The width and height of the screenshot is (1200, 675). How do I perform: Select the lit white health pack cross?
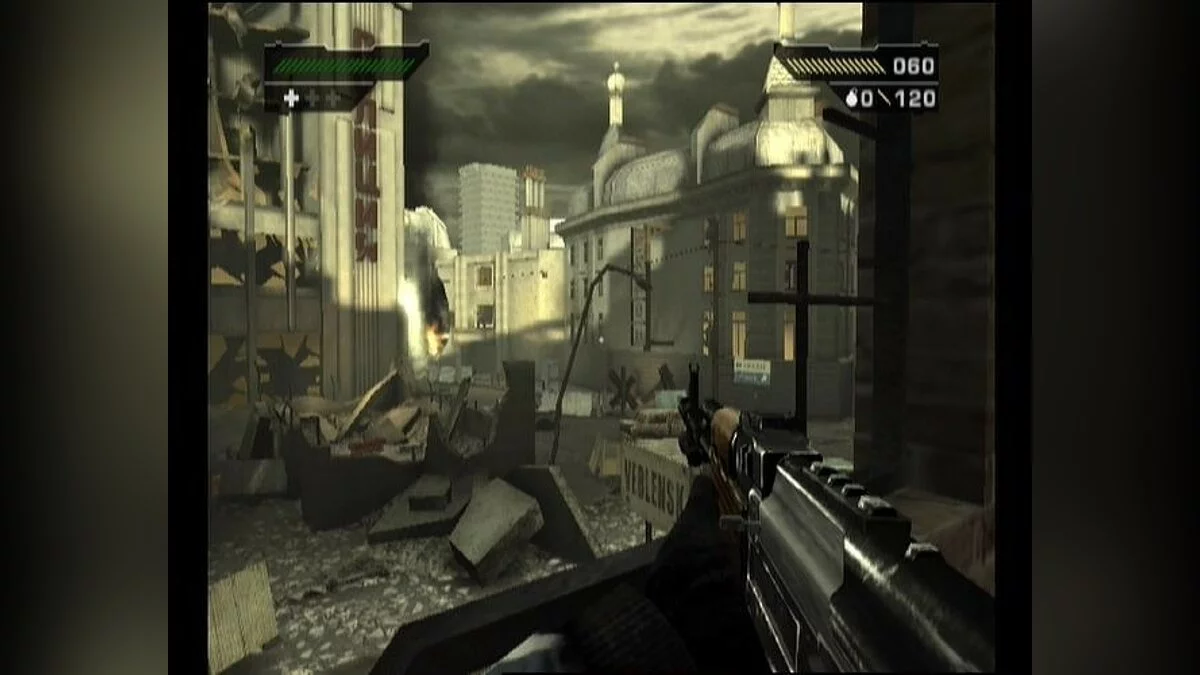click(291, 98)
